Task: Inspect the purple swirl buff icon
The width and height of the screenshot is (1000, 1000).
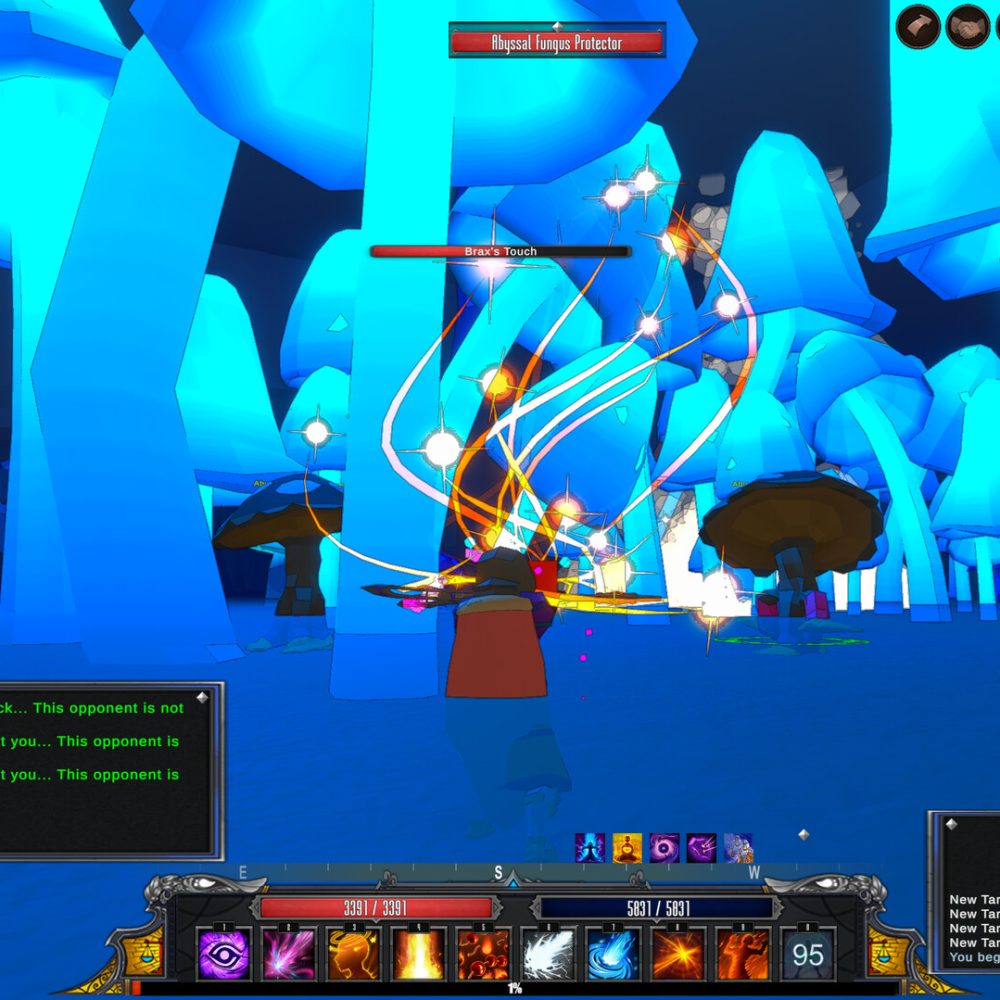Action: 664,848
